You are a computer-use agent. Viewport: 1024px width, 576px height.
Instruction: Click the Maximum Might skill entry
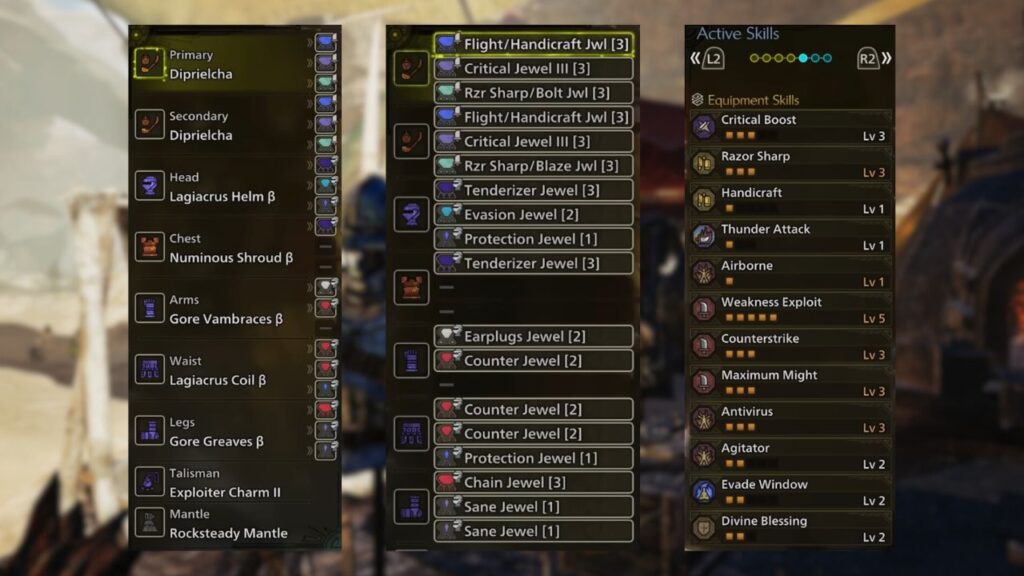click(789, 382)
